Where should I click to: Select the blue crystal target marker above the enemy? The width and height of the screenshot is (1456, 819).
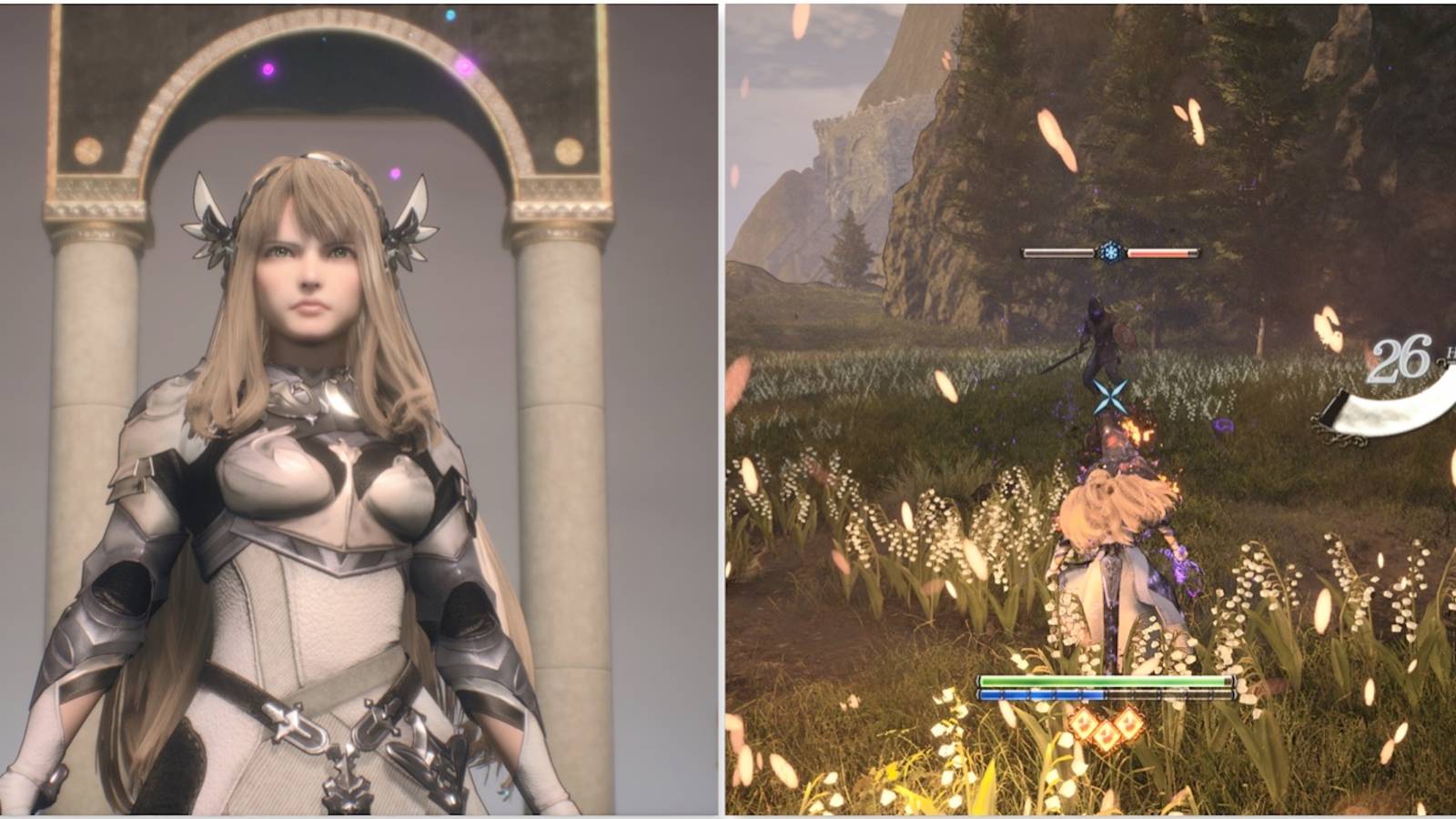point(1111,397)
